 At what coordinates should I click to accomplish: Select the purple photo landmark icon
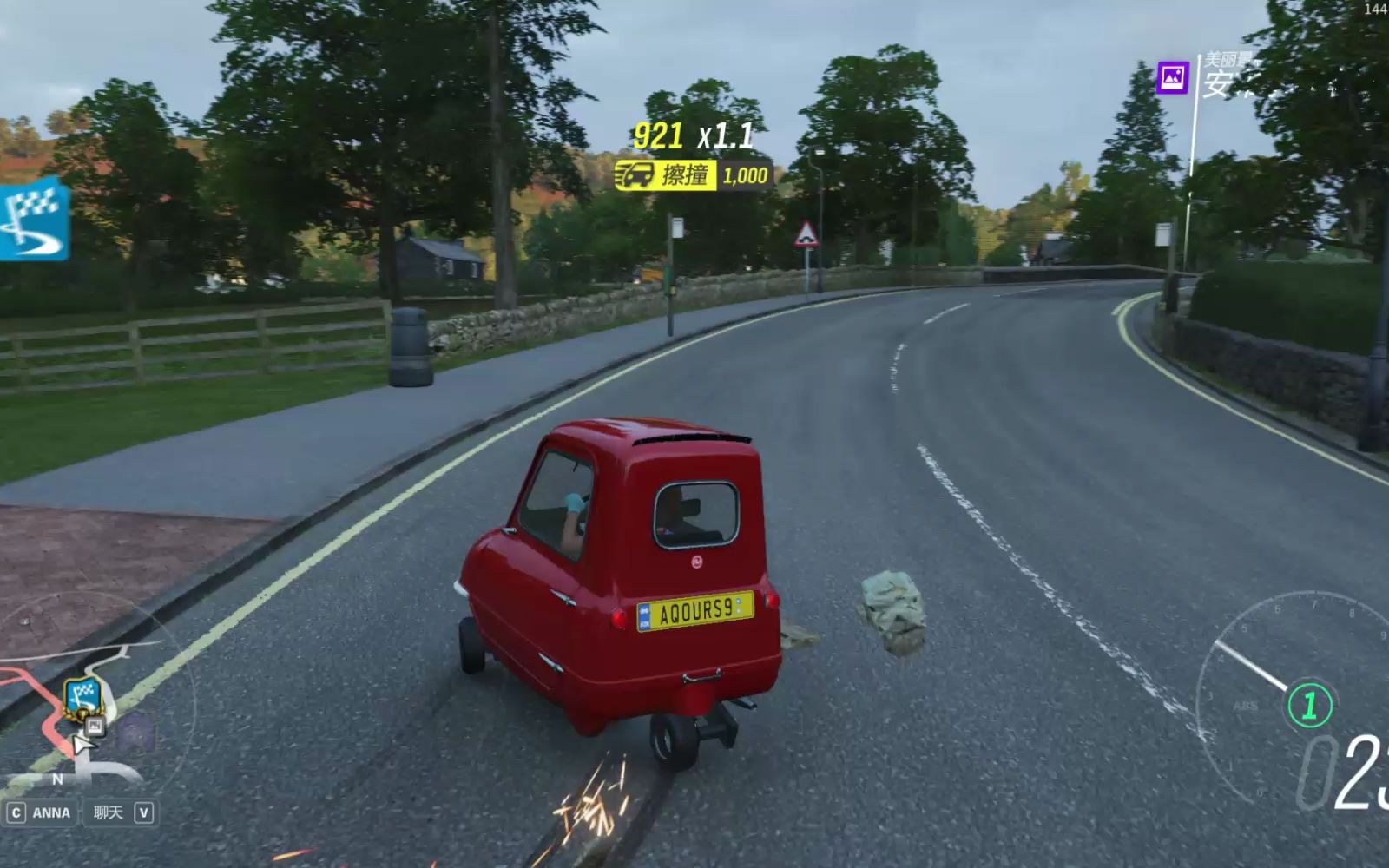1173,78
